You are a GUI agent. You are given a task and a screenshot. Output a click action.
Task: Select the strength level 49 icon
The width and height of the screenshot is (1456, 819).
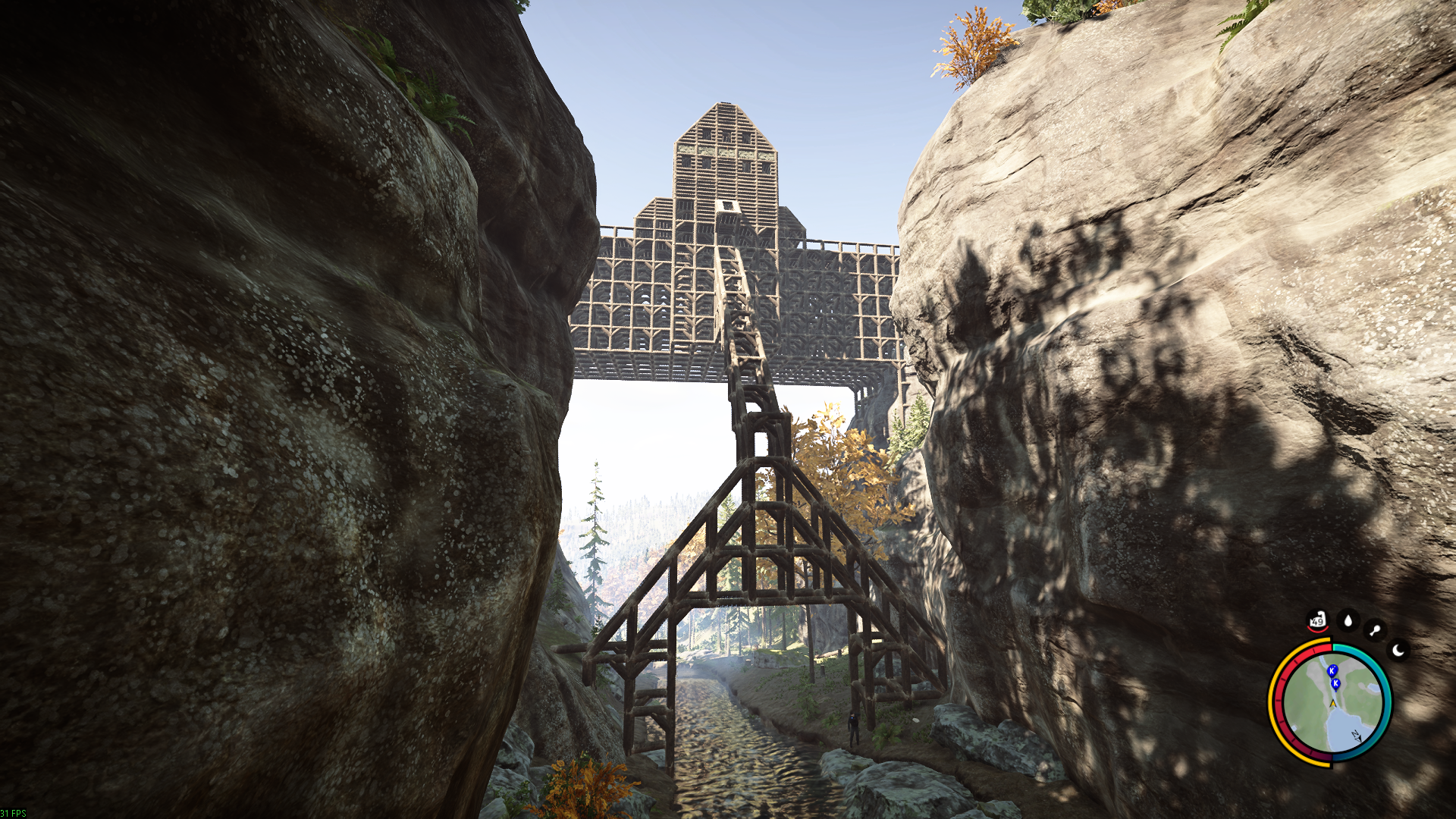pyautogui.click(x=1317, y=621)
